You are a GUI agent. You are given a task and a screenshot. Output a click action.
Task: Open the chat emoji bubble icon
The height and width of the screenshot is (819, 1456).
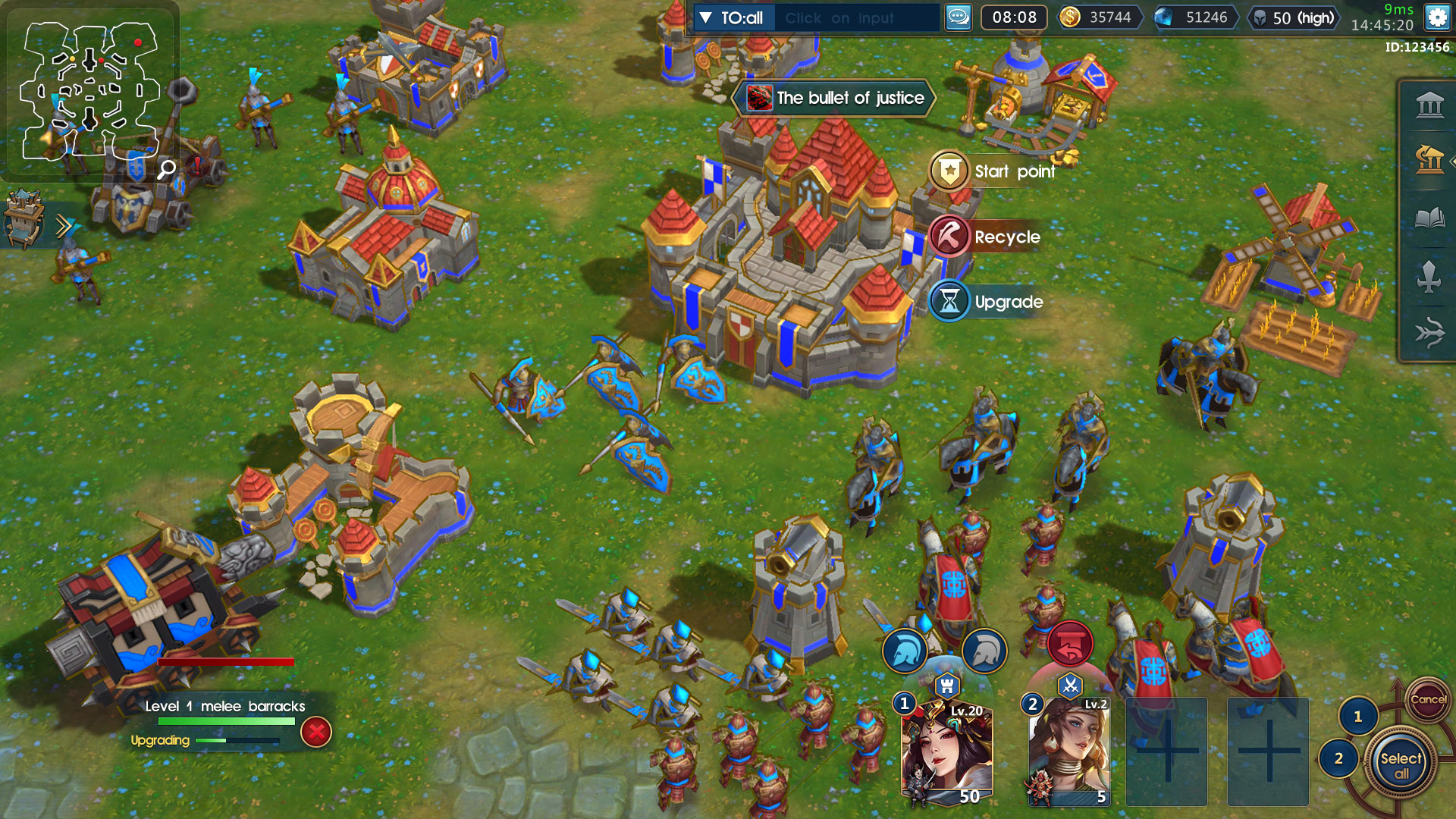(957, 18)
